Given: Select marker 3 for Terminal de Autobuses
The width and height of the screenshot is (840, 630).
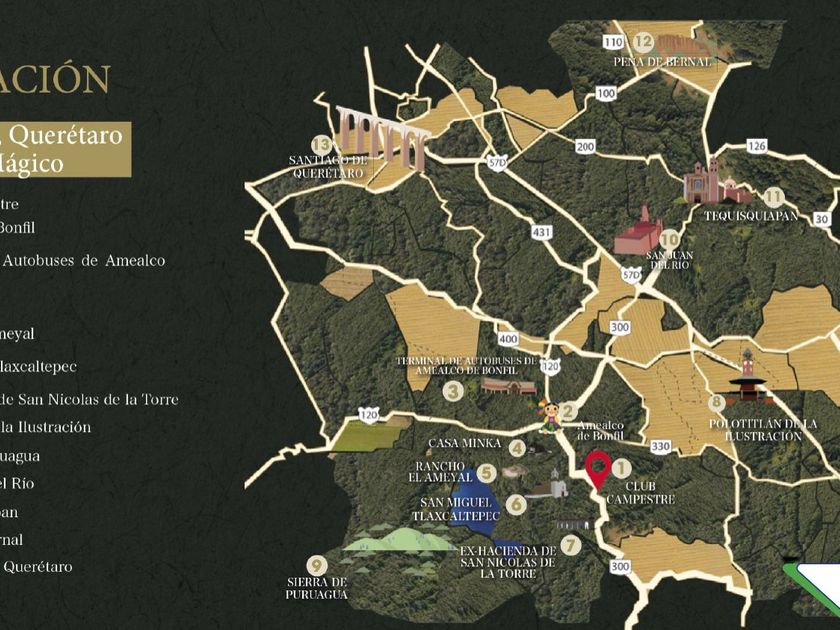Looking at the screenshot, I should [x=453, y=392].
